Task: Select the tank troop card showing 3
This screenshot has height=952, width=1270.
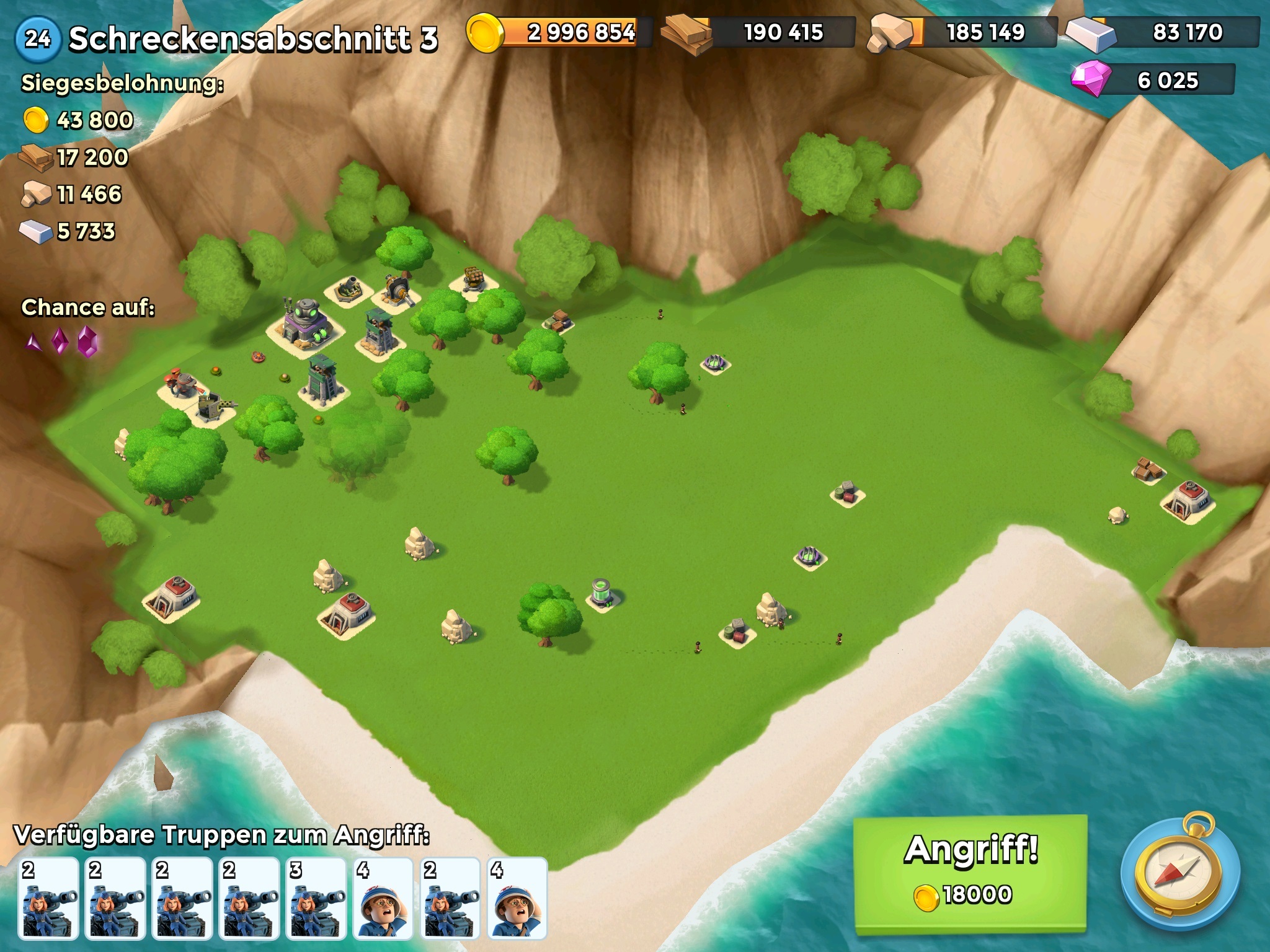Action: click(316, 897)
